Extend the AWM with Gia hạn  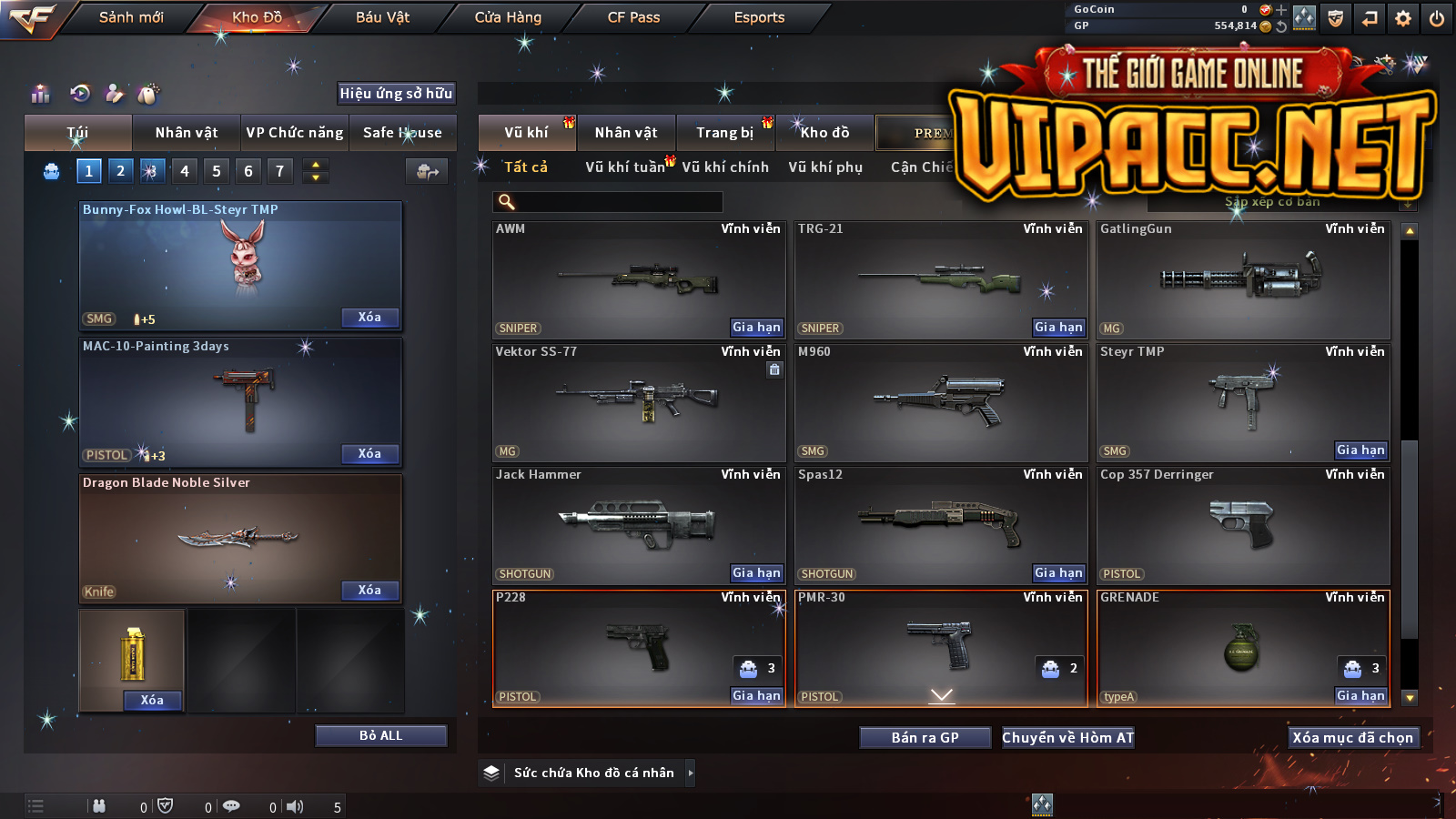[756, 327]
